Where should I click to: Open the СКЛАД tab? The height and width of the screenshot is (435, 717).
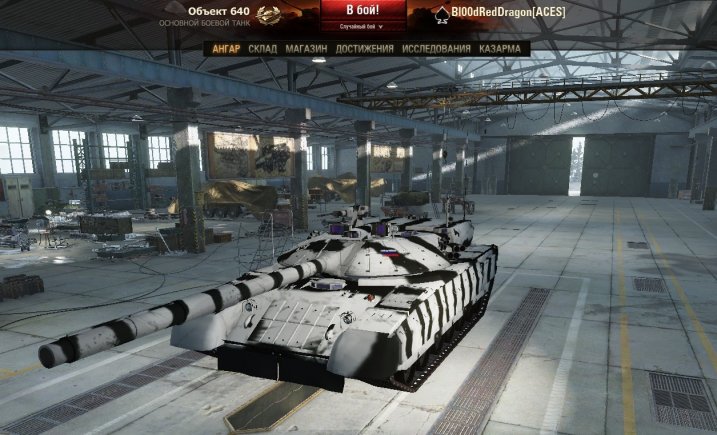pyautogui.click(x=263, y=48)
